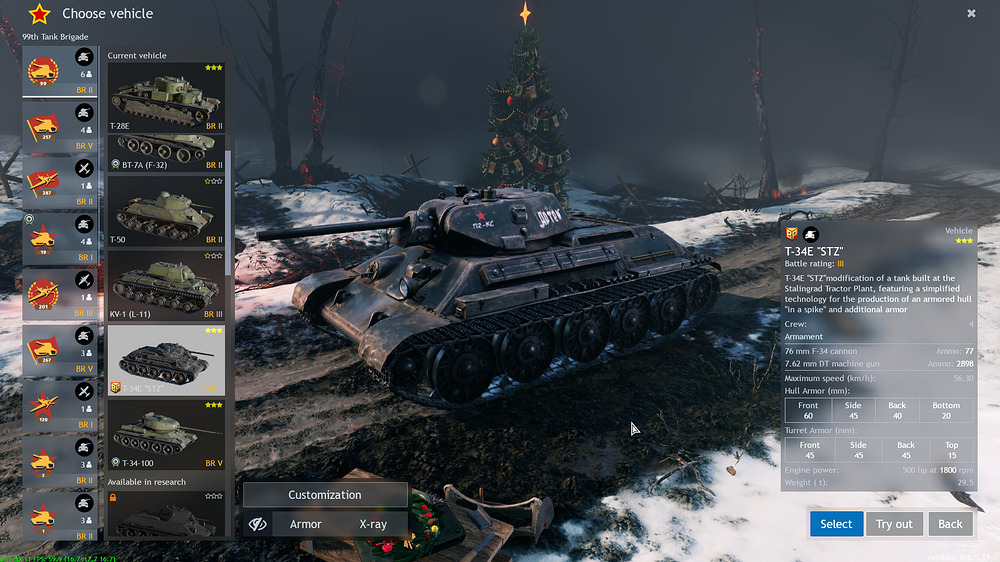Switch to Armor view mode

[305, 524]
